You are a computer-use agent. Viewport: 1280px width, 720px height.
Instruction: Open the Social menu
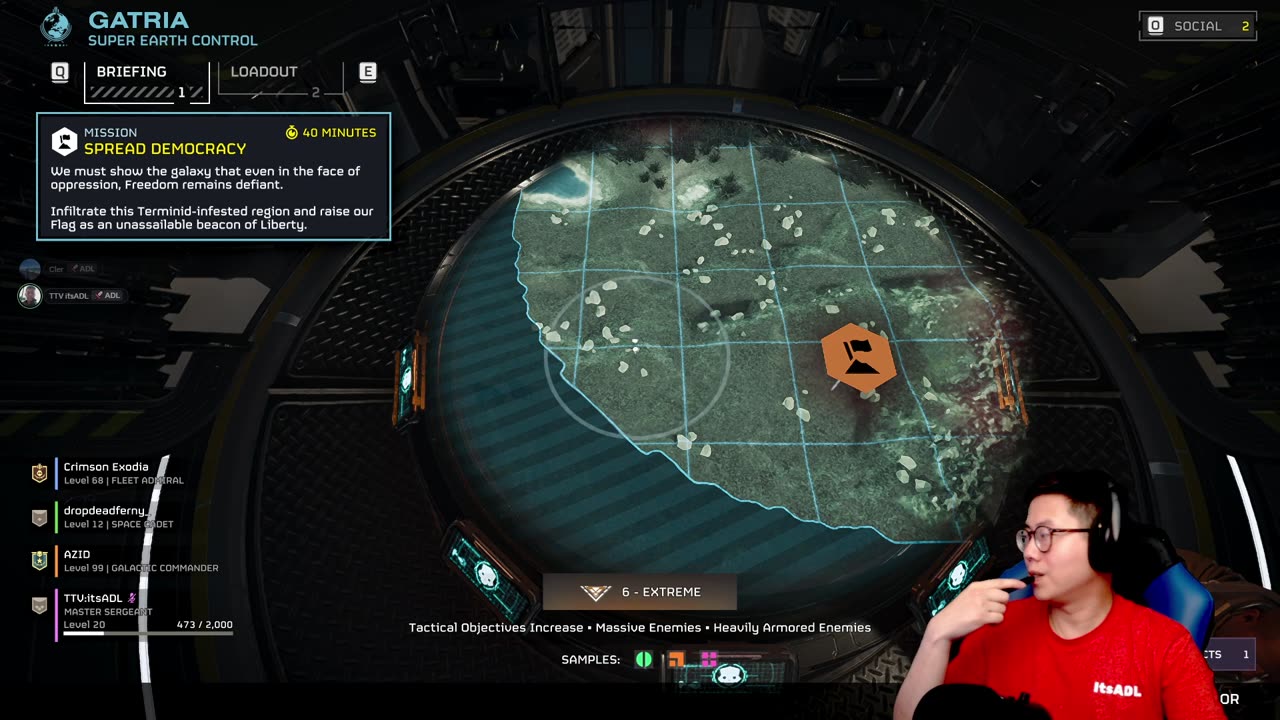point(1198,26)
